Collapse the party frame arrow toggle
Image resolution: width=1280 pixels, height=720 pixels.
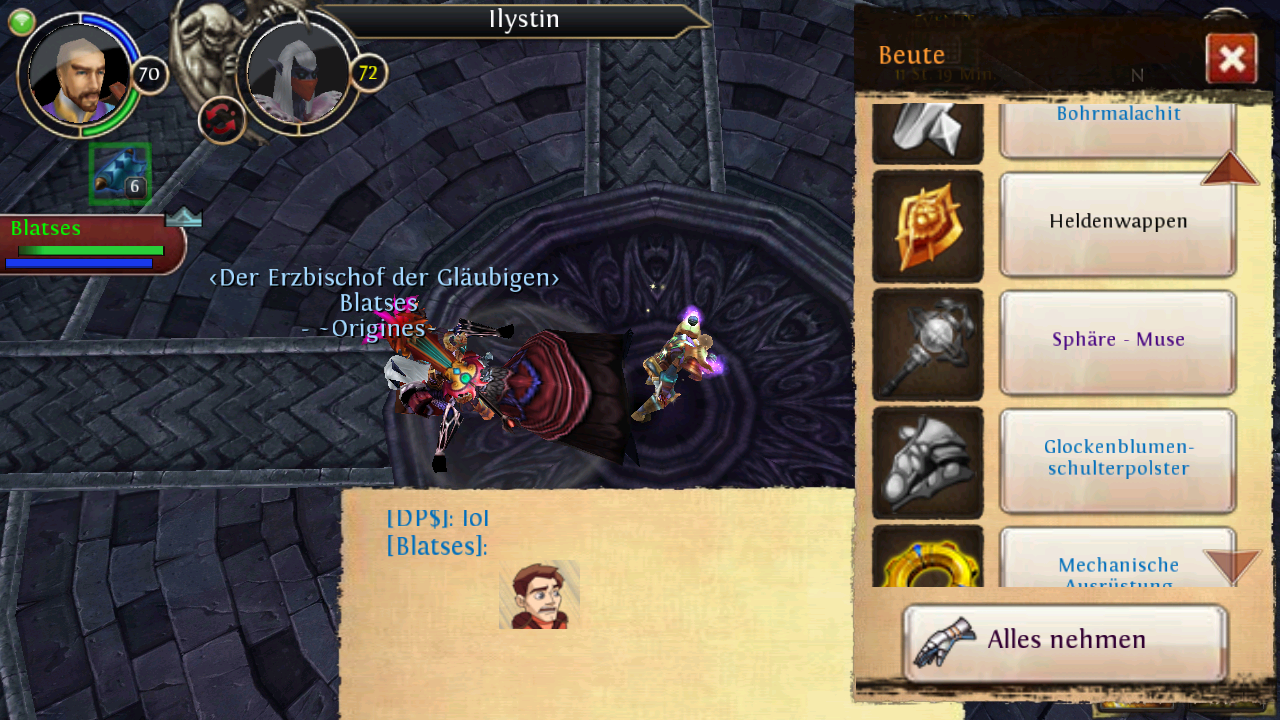pos(184,217)
